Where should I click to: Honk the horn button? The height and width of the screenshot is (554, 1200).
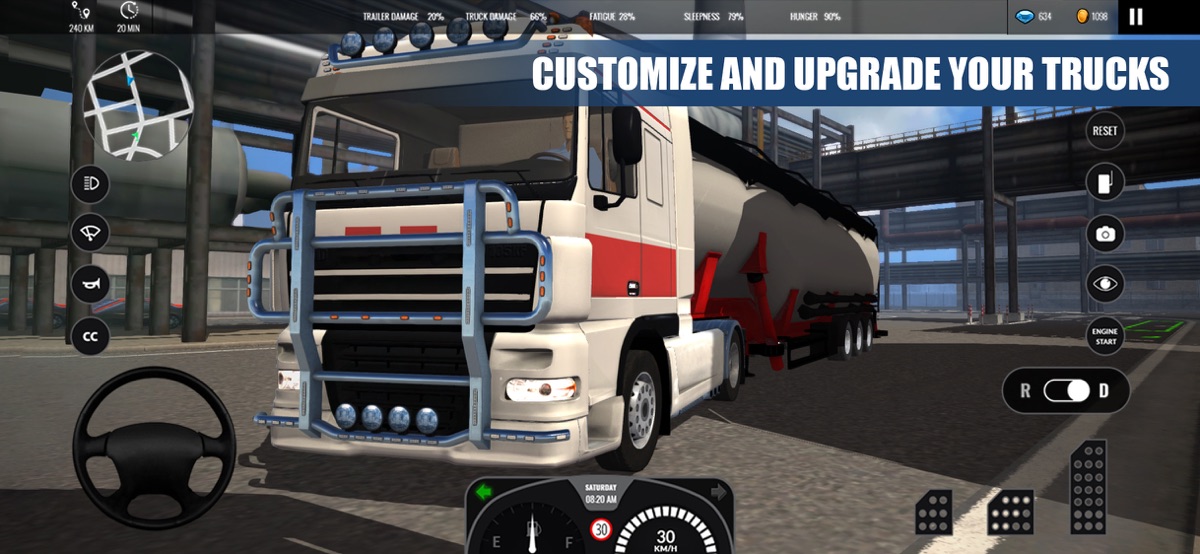pyautogui.click(x=90, y=284)
